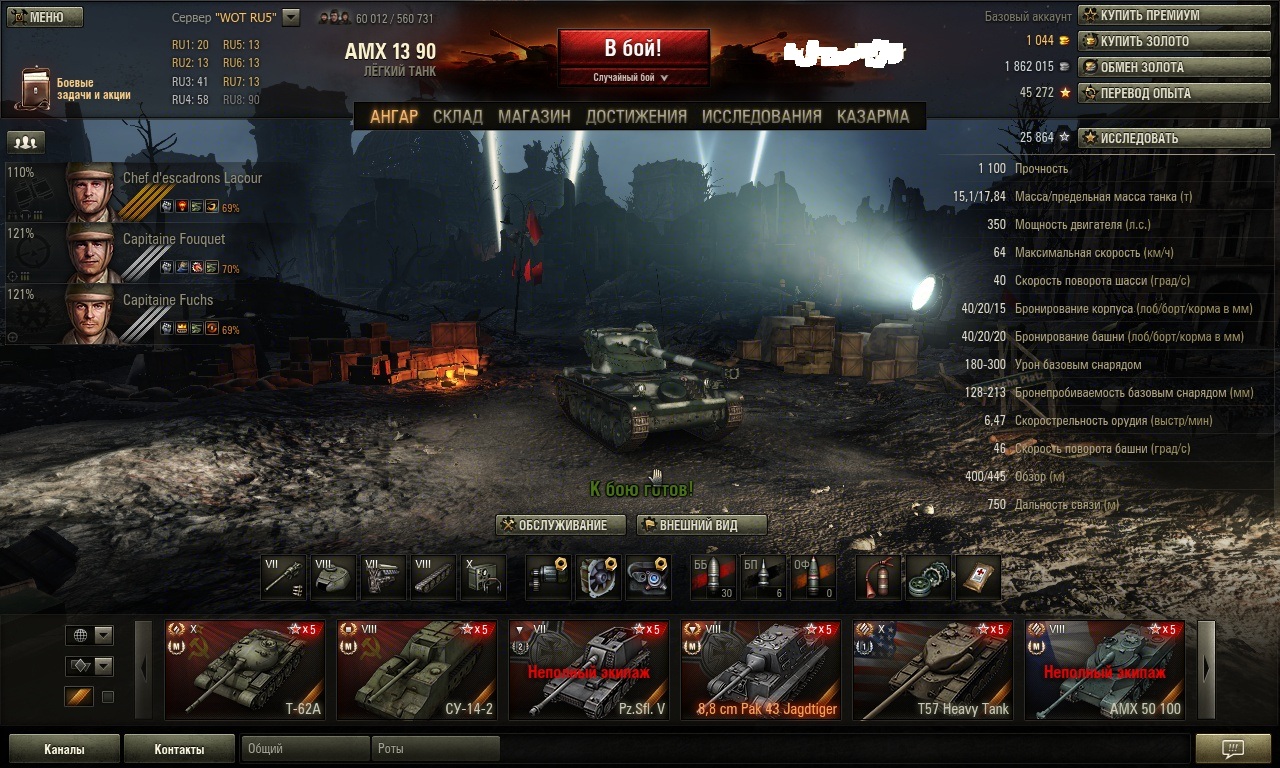Open ВНЕШНИЙ ВИД customization
This screenshot has width=1280, height=768.
pos(701,525)
